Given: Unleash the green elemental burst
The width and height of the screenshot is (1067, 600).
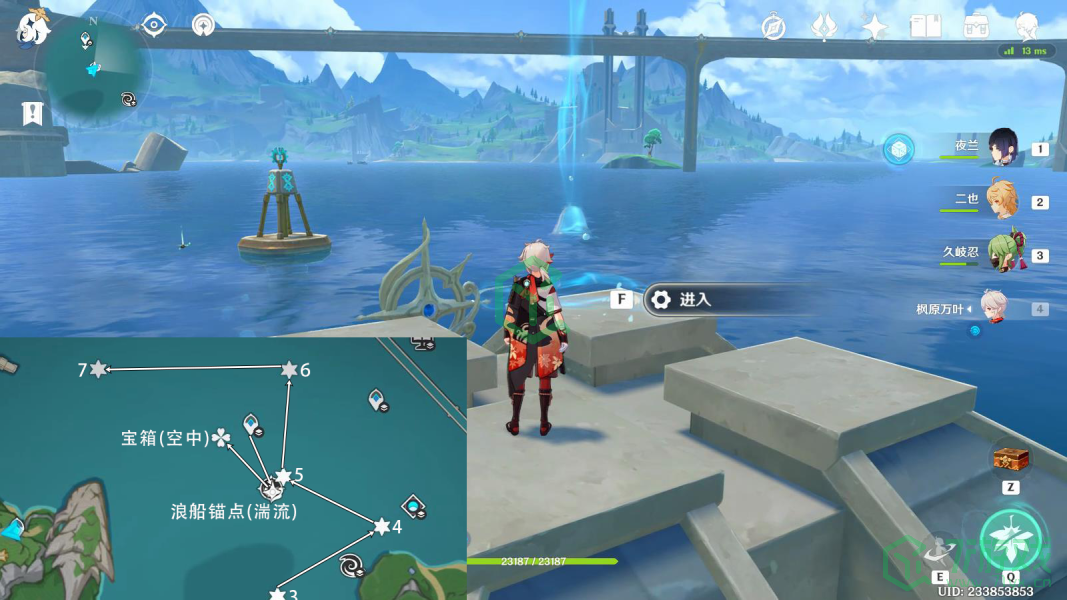Looking at the screenshot, I should pyautogui.click(x=1011, y=541).
